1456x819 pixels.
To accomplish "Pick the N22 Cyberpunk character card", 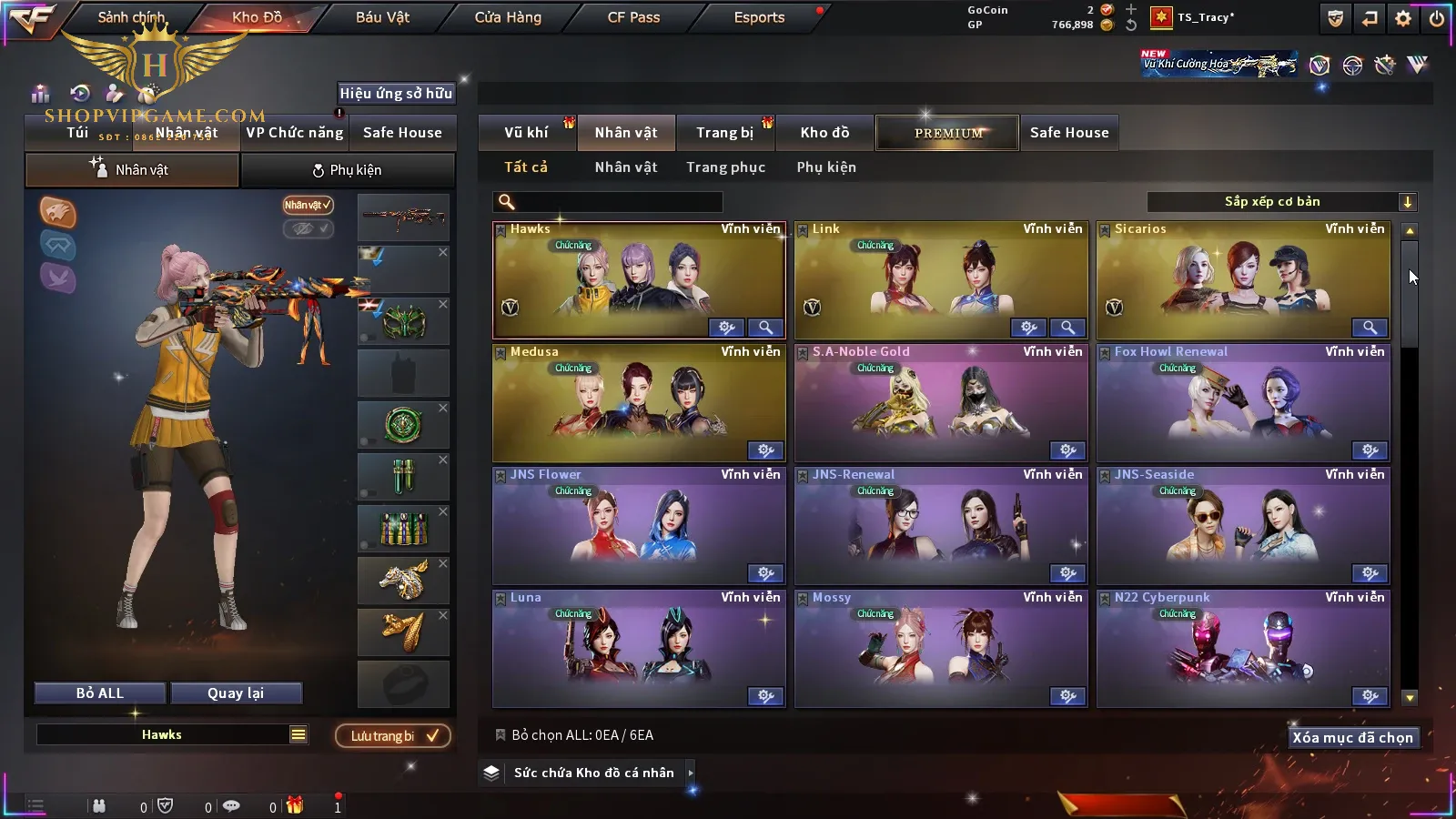I will point(1243,649).
